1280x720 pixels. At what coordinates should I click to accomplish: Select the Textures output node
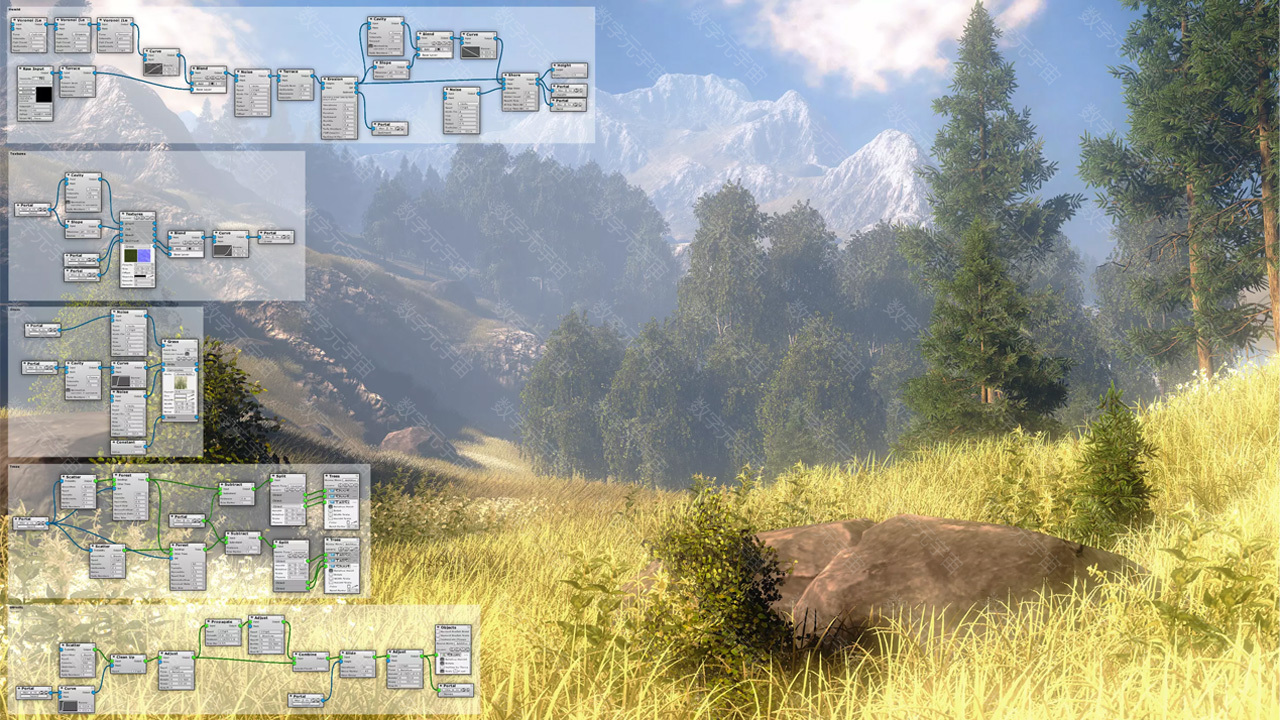click(138, 214)
